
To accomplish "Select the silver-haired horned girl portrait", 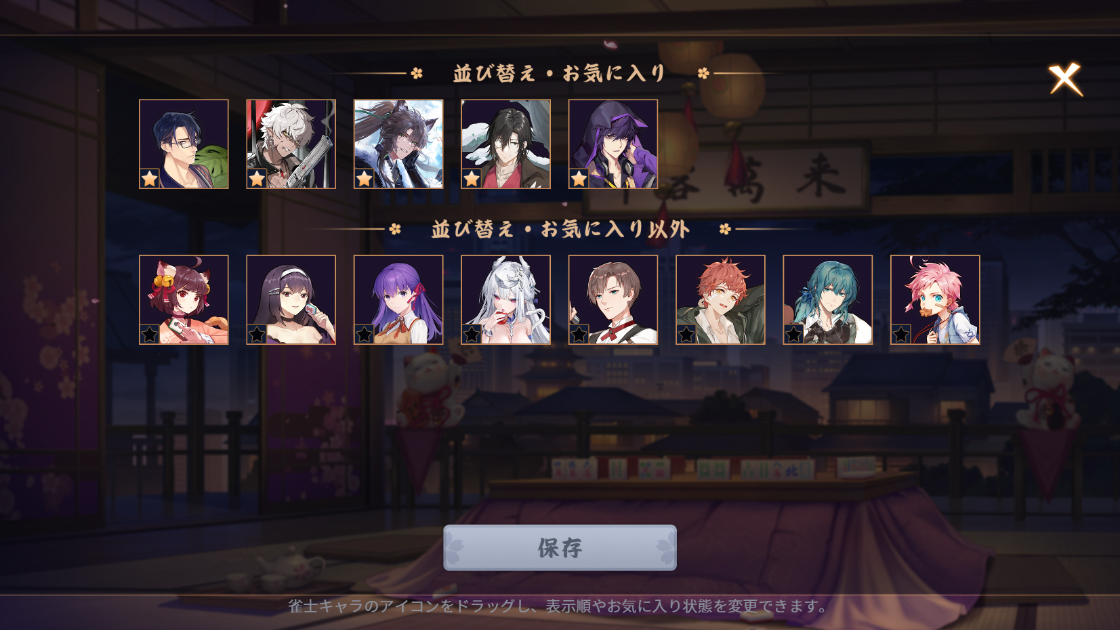I will tap(506, 300).
